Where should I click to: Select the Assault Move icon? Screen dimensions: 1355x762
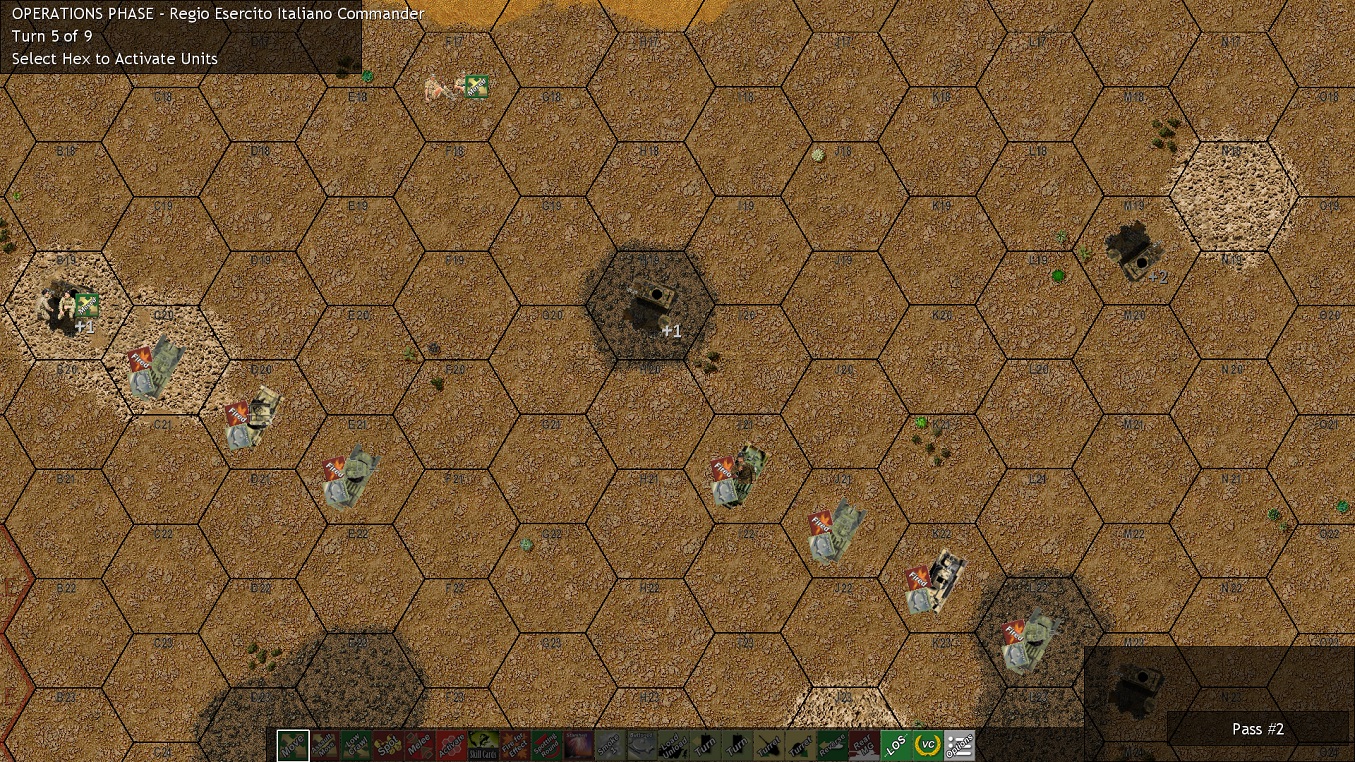(x=325, y=745)
